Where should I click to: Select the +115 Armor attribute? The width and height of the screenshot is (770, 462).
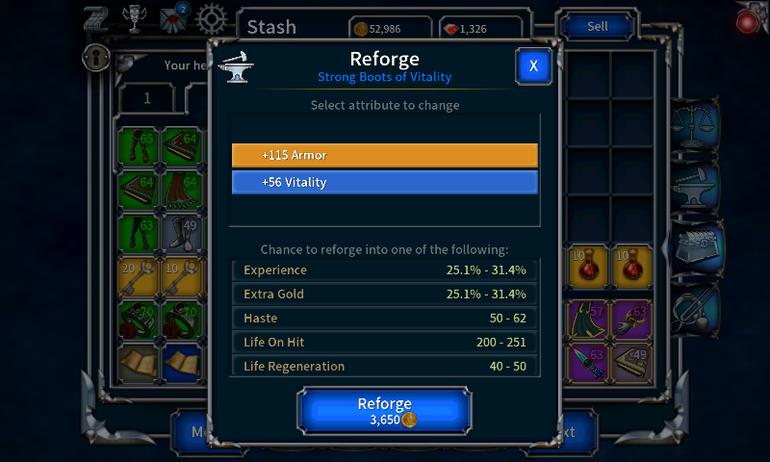(385, 156)
